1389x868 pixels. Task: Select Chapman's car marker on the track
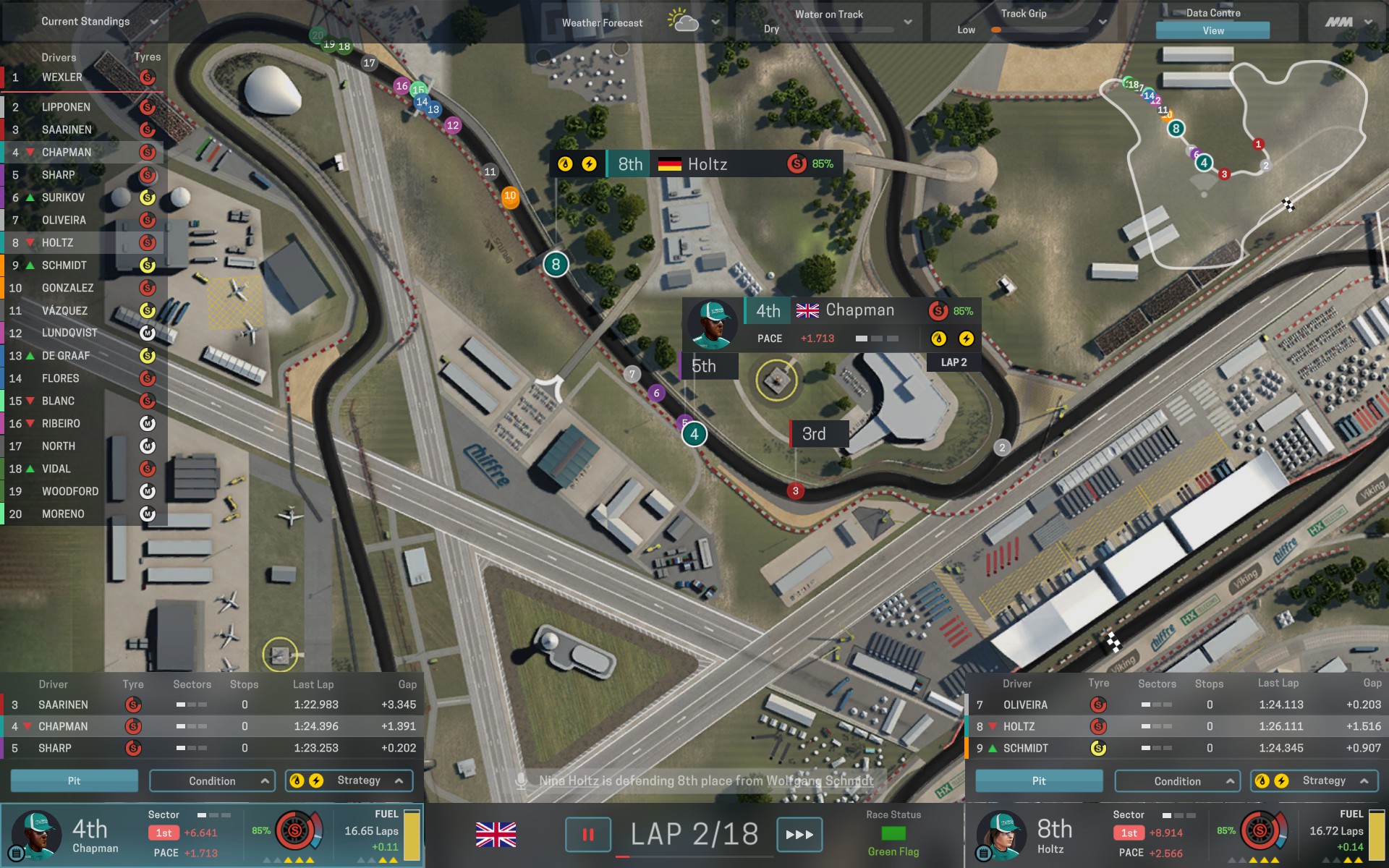[x=694, y=435]
